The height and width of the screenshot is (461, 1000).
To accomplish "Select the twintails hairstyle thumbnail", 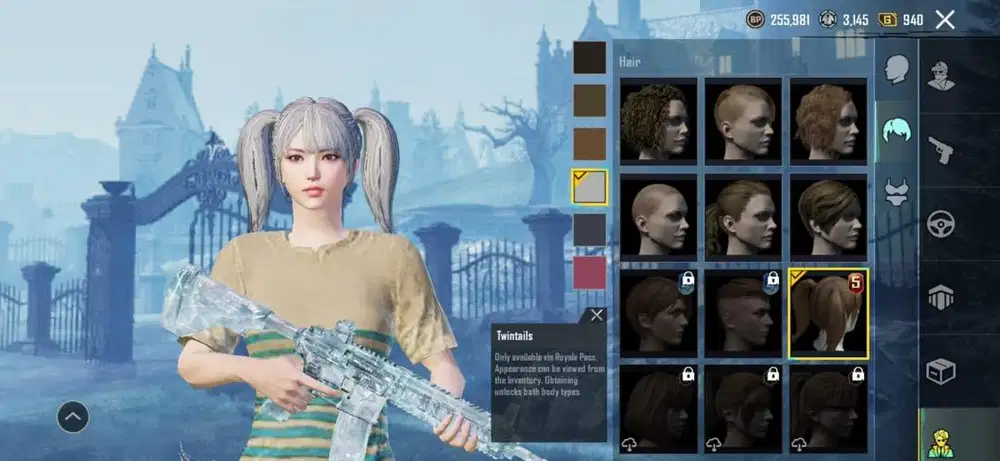I will coord(828,313).
